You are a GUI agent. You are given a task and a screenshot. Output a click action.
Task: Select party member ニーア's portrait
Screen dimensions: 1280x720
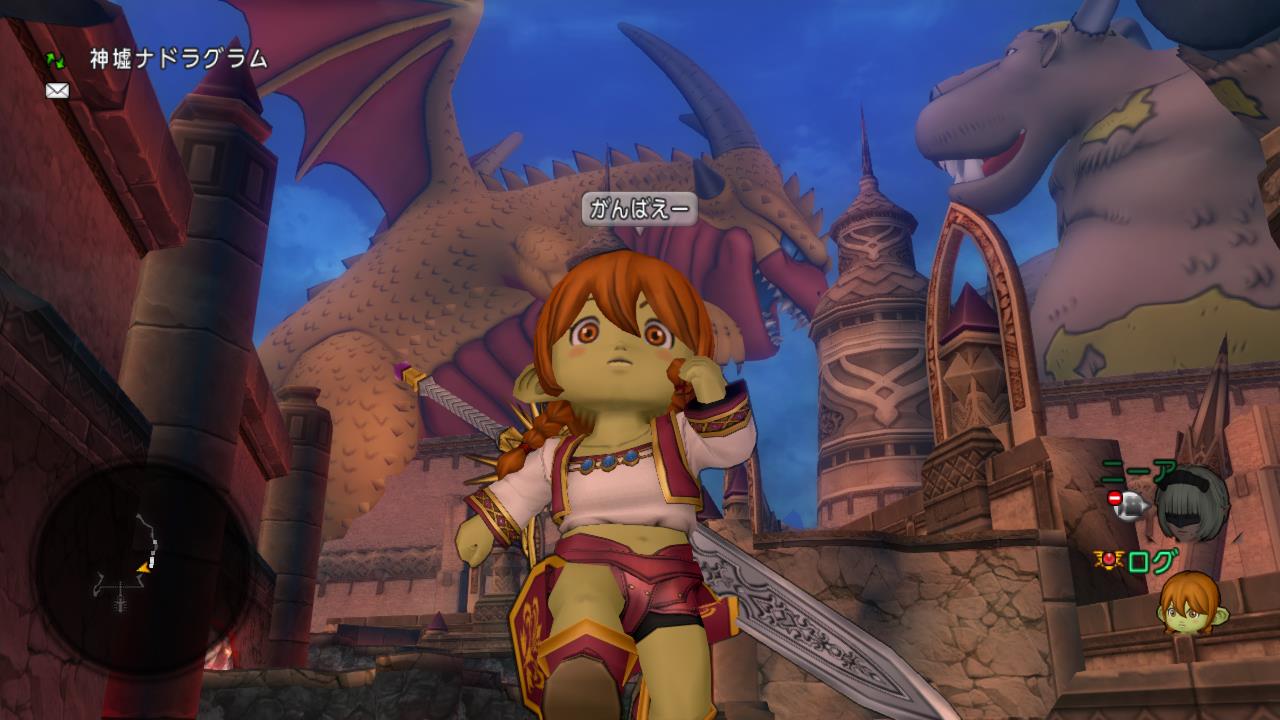[1191, 503]
